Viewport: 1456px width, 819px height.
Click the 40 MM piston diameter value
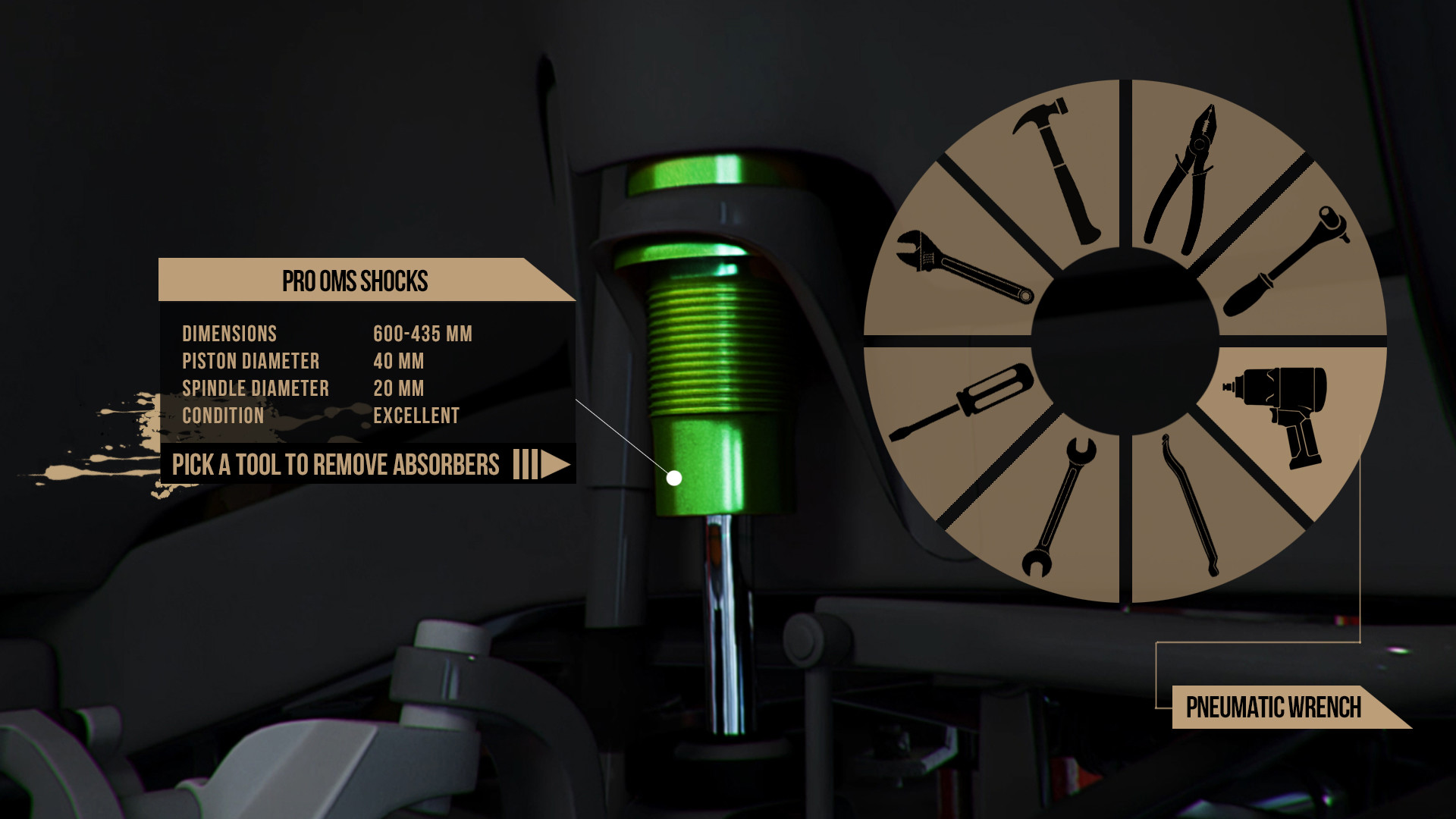(400, 362)
